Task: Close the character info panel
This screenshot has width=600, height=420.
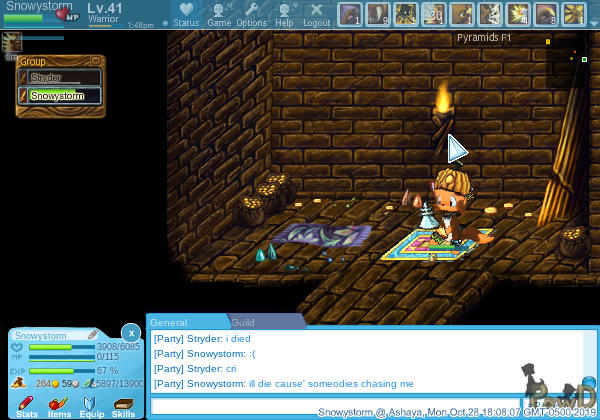Action: coord(131,332)
